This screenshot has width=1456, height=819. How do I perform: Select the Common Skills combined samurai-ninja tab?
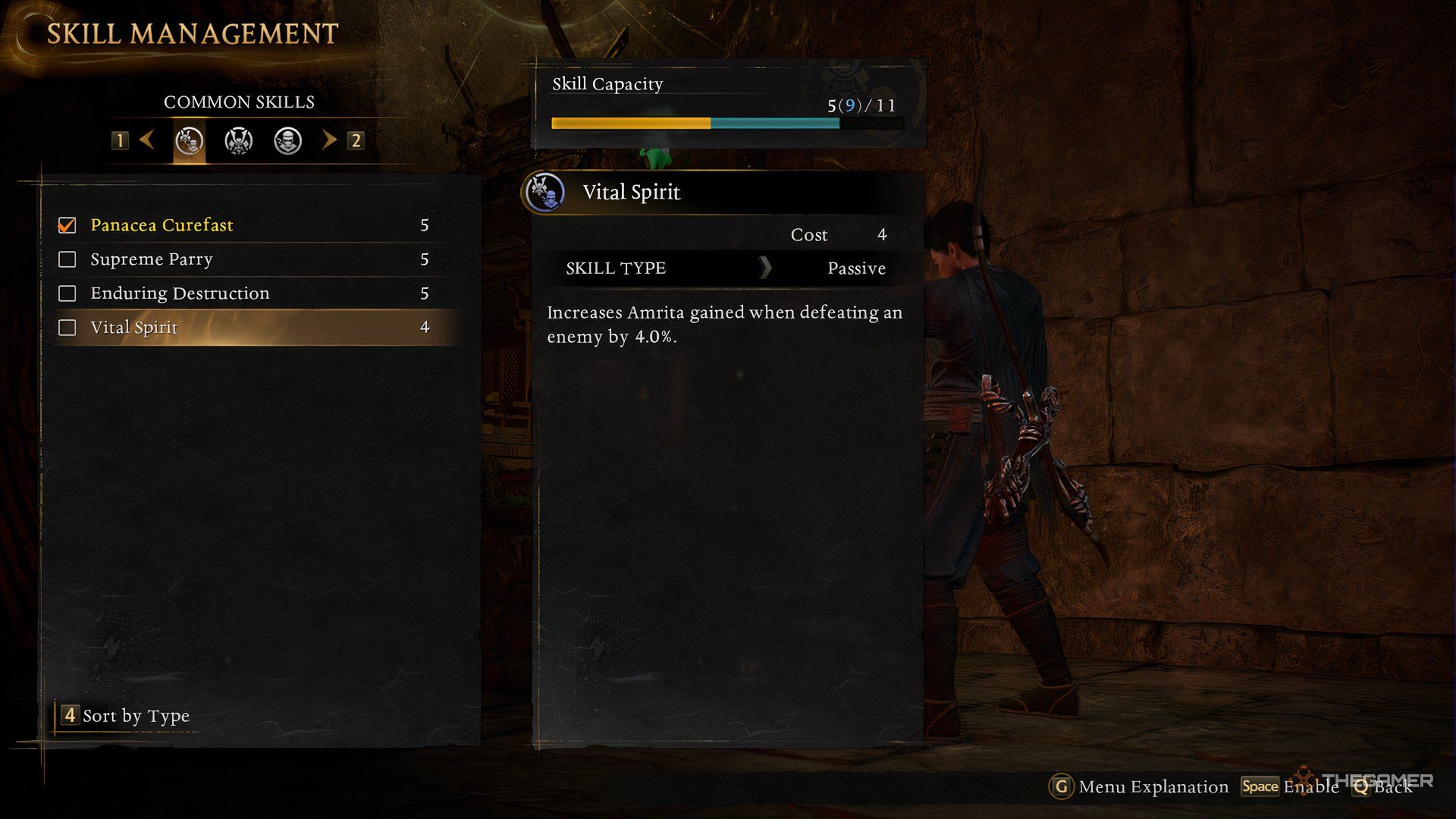(x=189, y=140)
